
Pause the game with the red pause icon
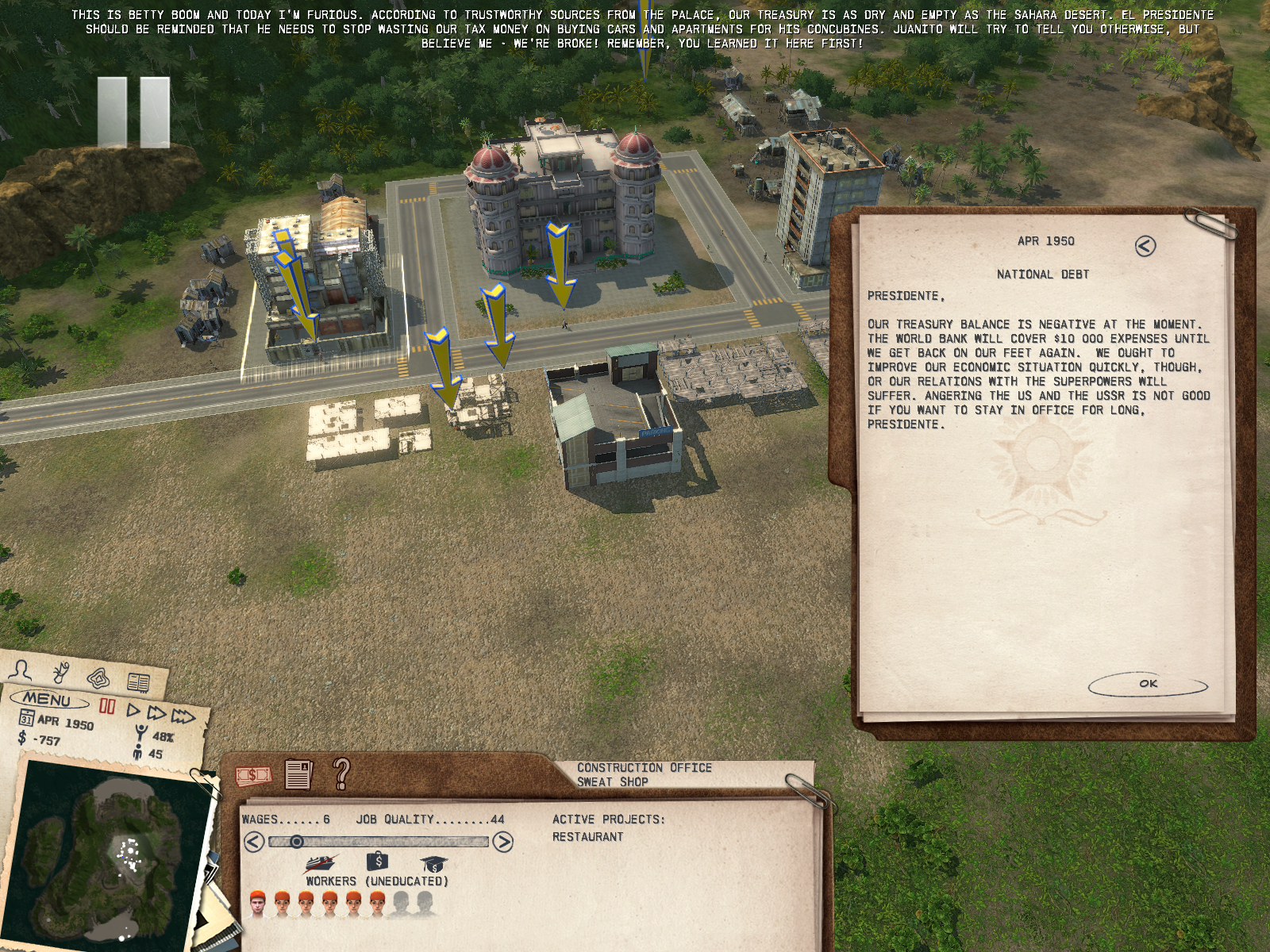pyautogui.click(x=106, y=707)
